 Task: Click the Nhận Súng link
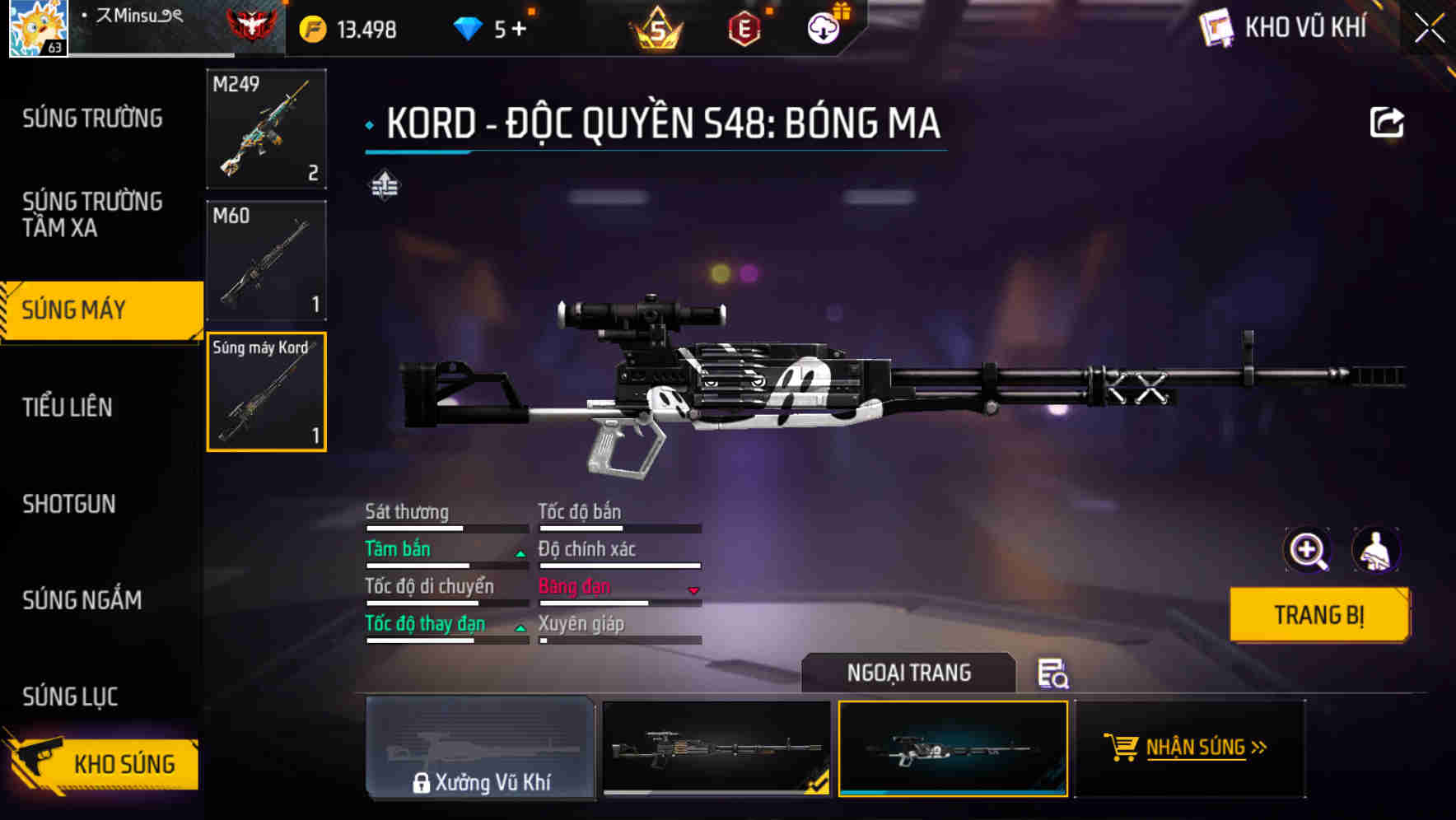point(1196,748)
